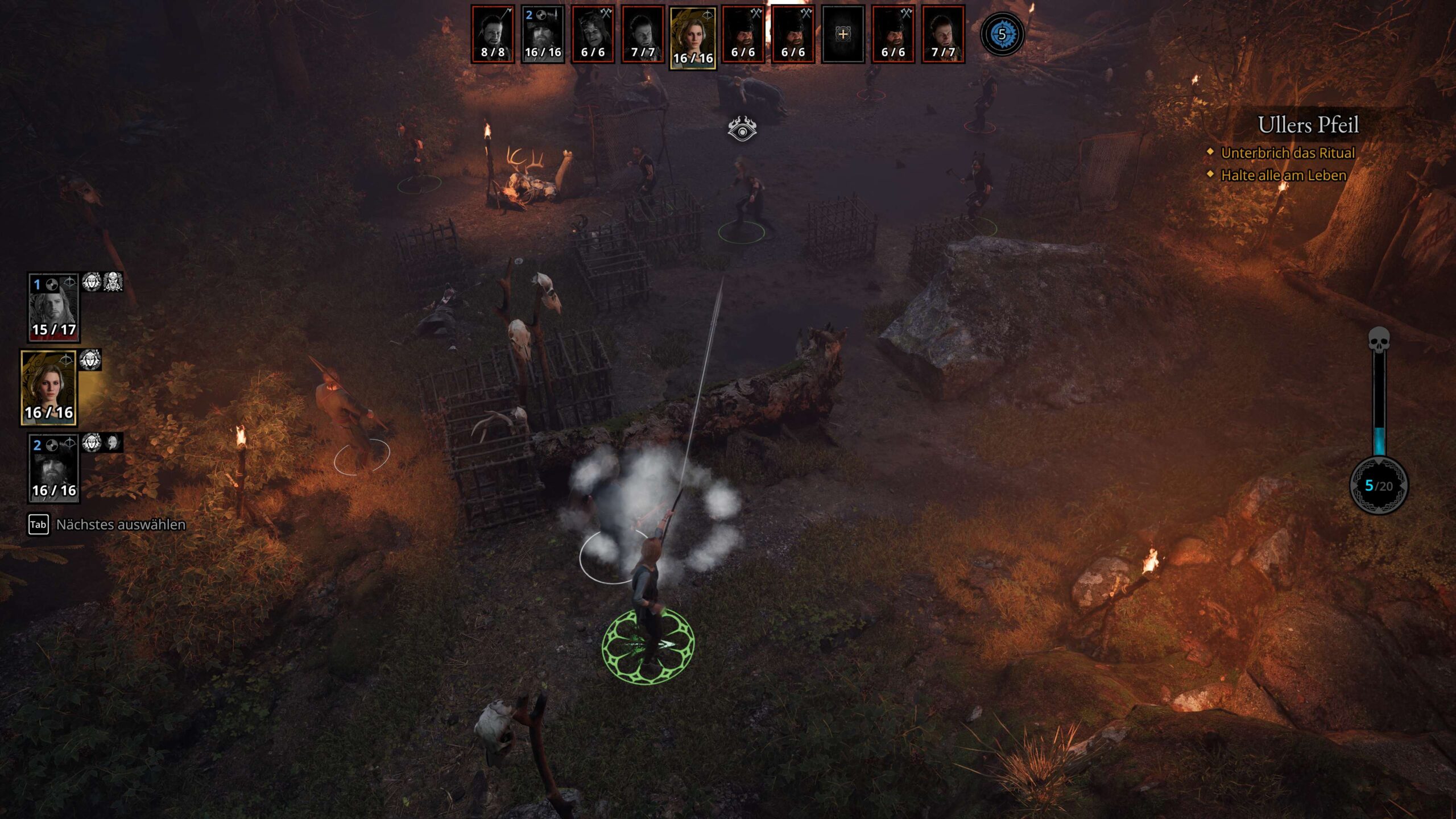Open the Ullers Pfeil quest tracker
Viewport: 1456px width, 819px height.
1308,125
